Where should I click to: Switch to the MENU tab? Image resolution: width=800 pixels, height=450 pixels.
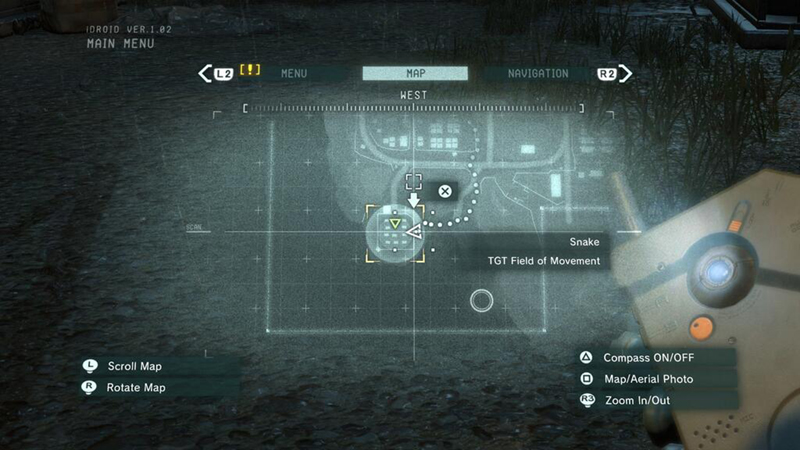click(x=294, y=74)
